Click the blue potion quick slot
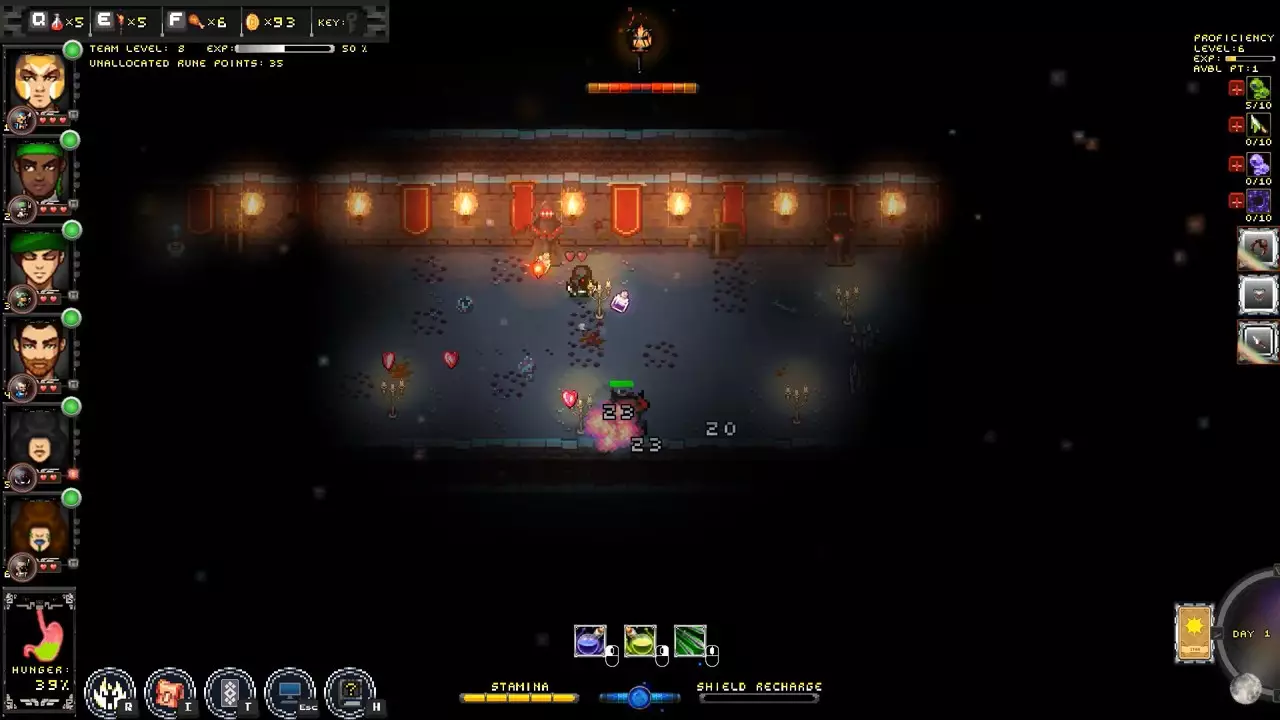 (592, 640)
